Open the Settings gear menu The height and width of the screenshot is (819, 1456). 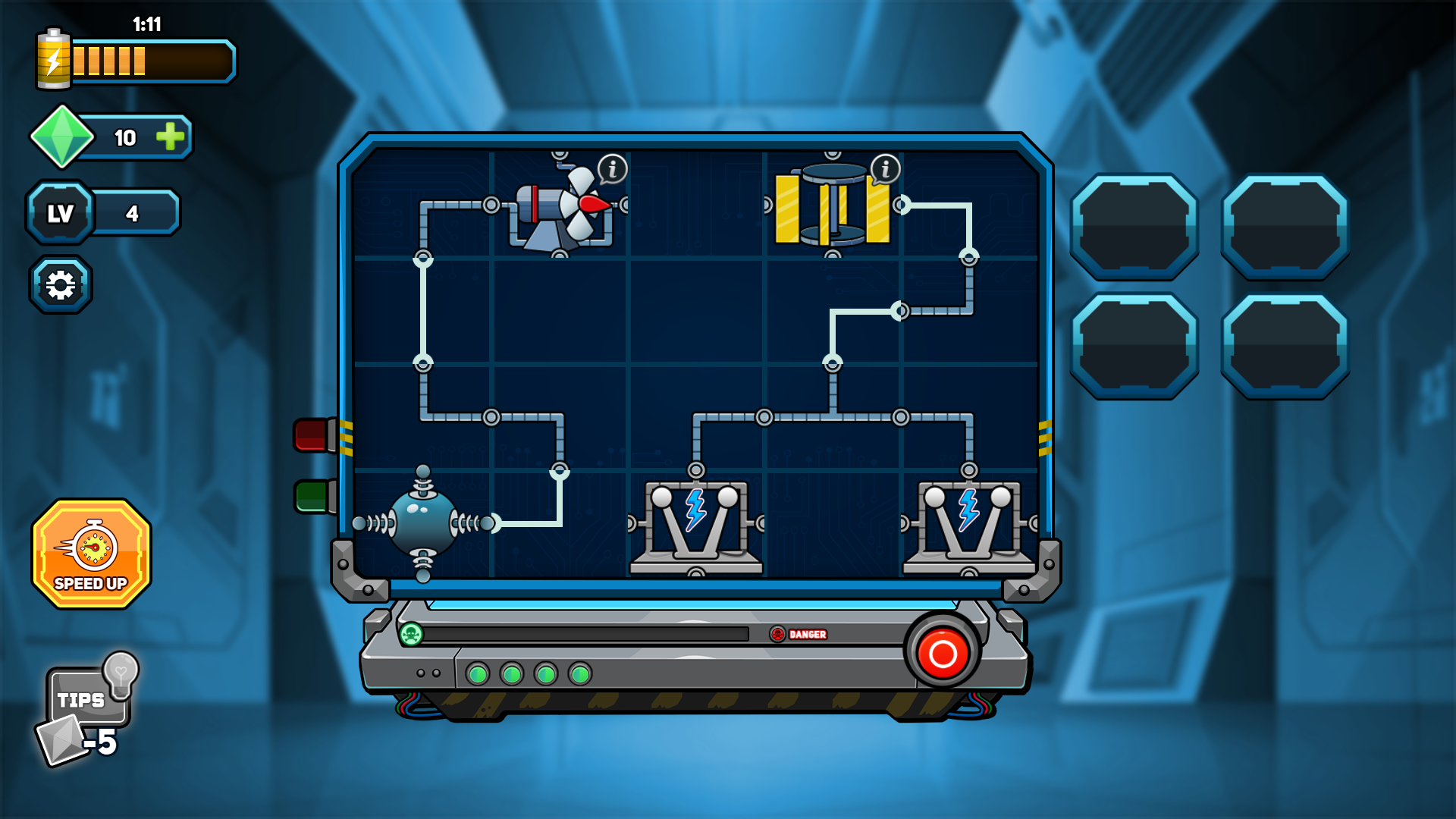(61, 283)
